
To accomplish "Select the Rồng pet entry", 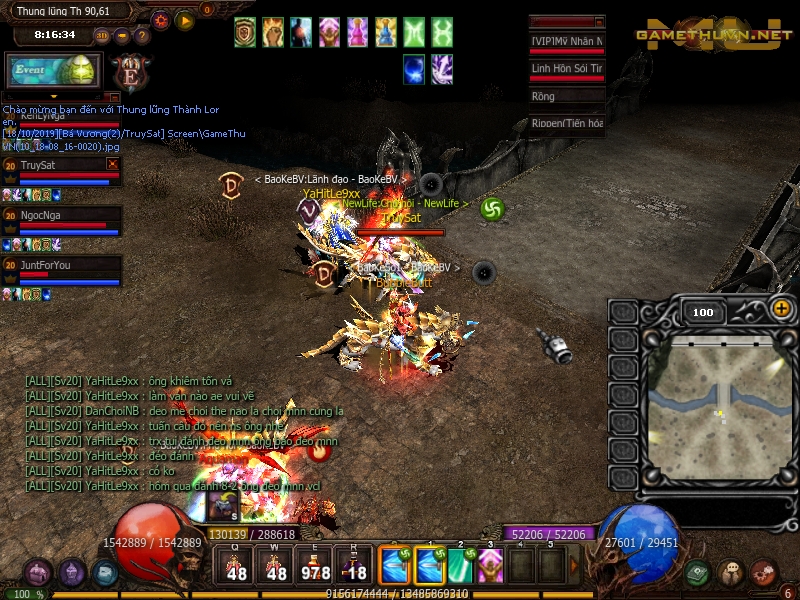I will pos(567,97).
